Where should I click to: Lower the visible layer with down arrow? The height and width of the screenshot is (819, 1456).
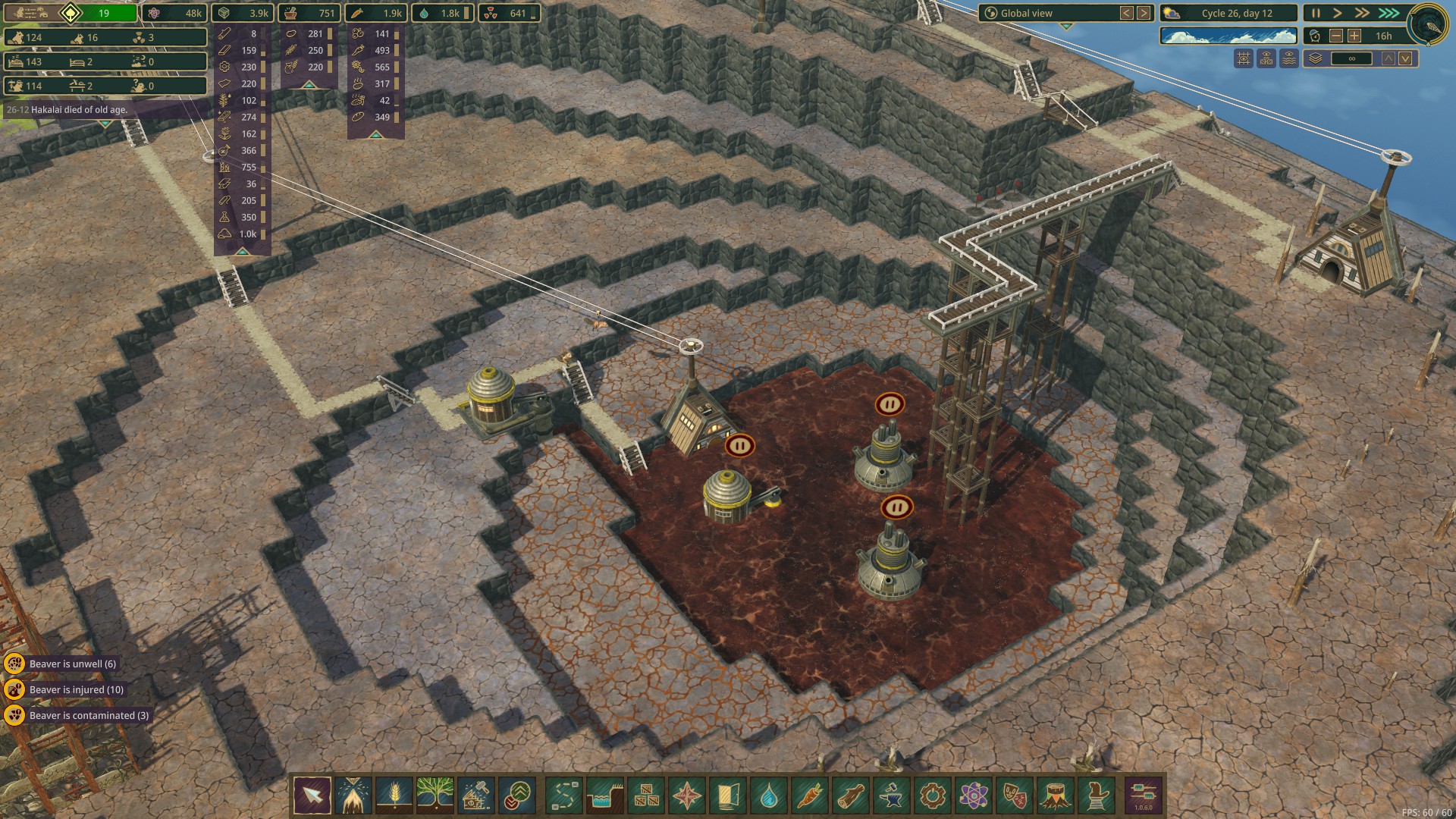(1405, 58)
